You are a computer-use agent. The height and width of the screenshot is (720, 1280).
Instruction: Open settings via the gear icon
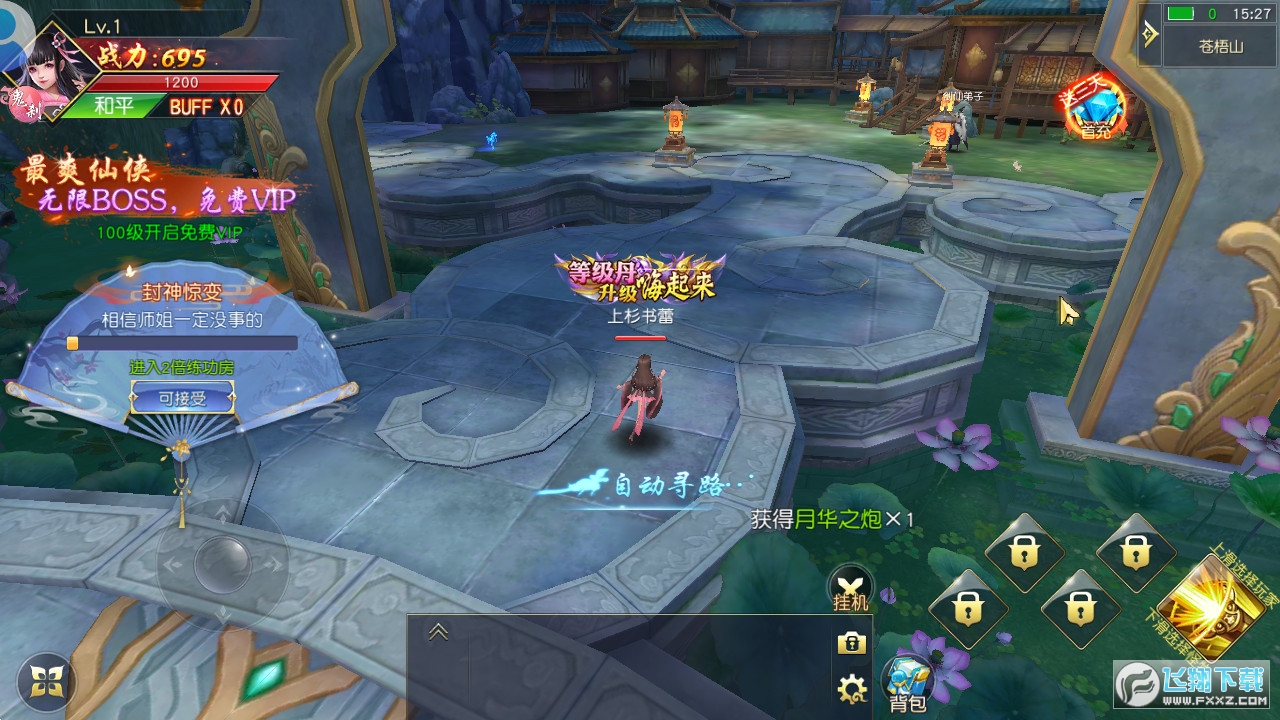tap(851, 688)
